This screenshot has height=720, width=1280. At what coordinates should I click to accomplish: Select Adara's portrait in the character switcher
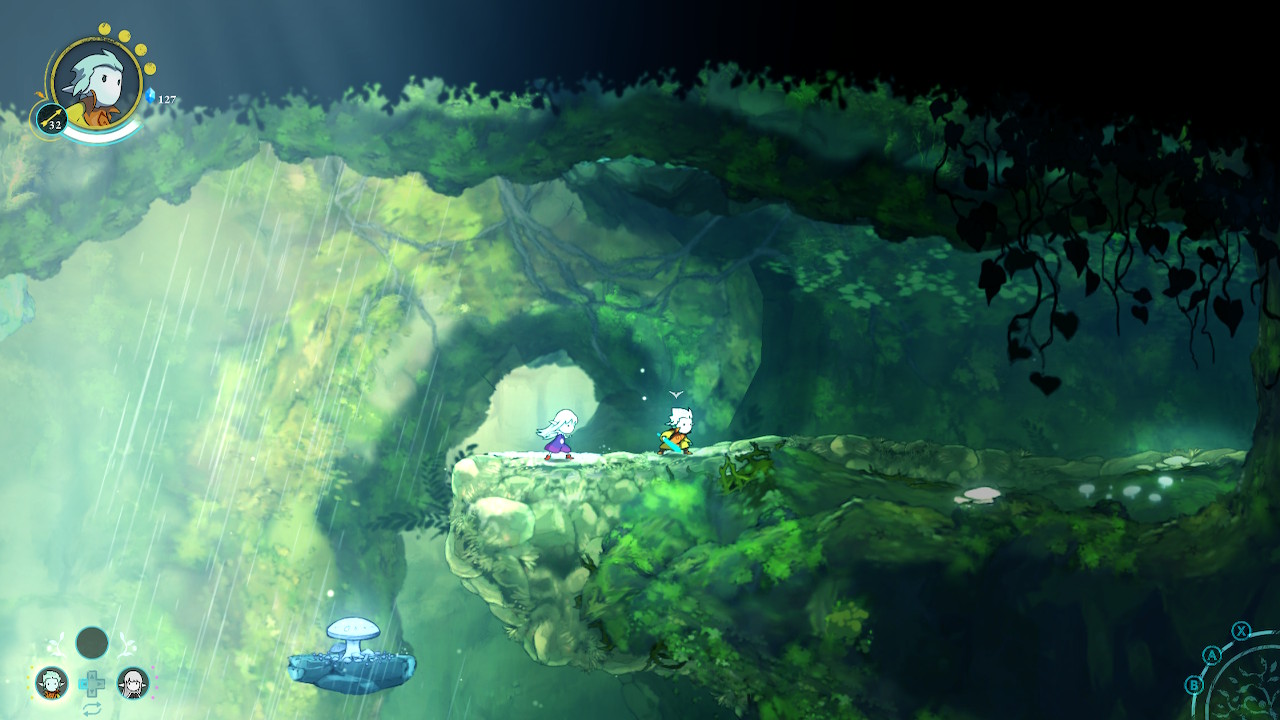tap(132, 682)
